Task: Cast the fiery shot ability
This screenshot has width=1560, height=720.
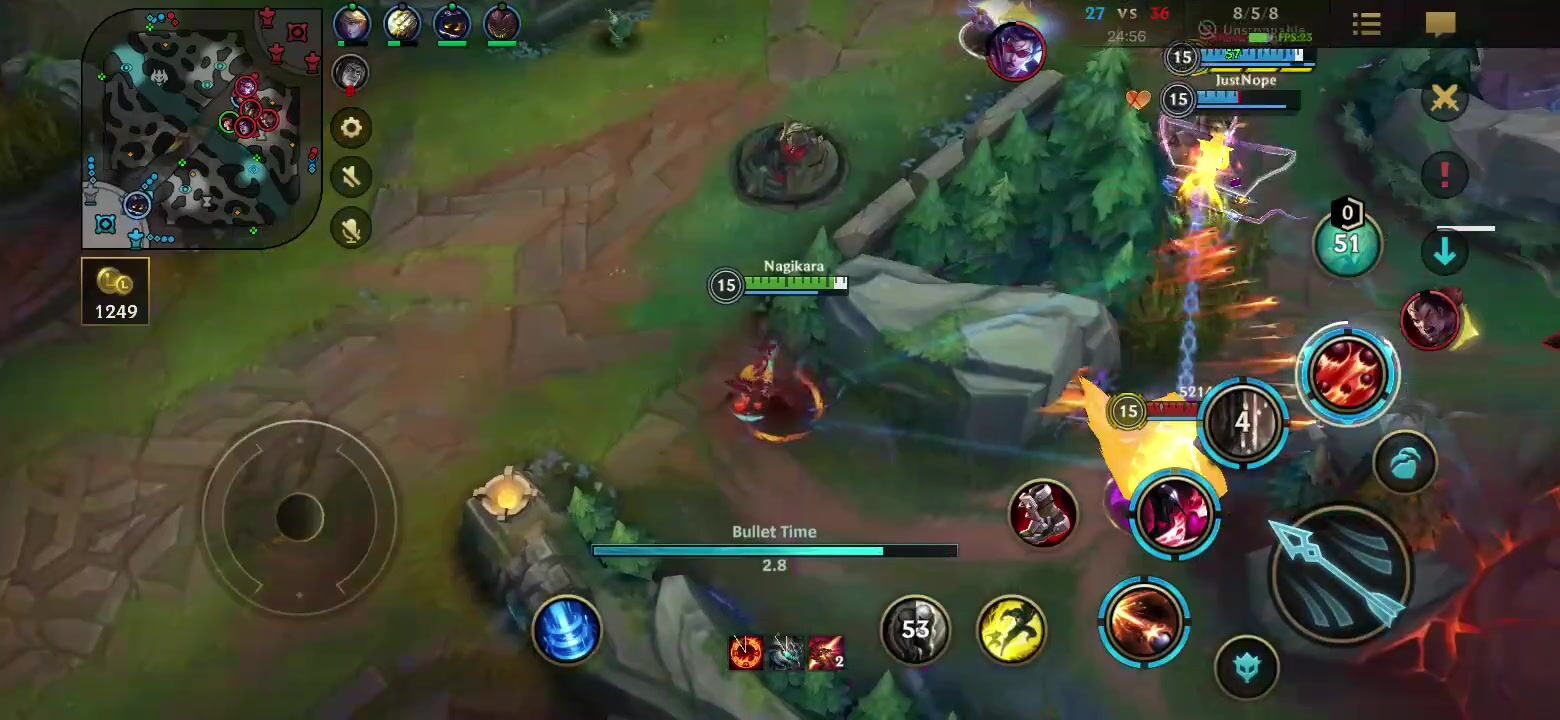Action: (1143, 620)
